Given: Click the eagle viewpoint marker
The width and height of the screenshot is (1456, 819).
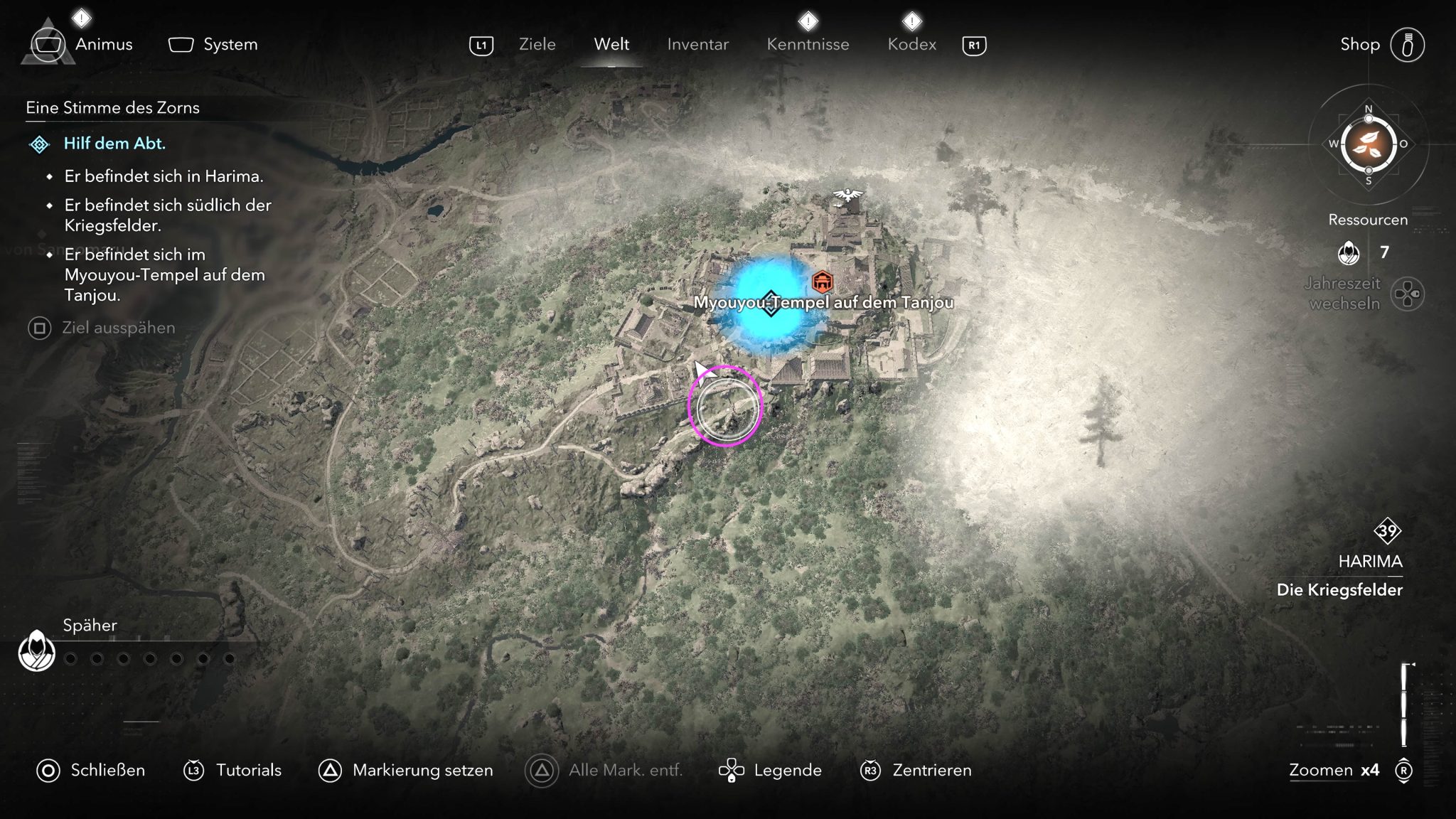Looking at the screenshot, I should coord(848,195).
